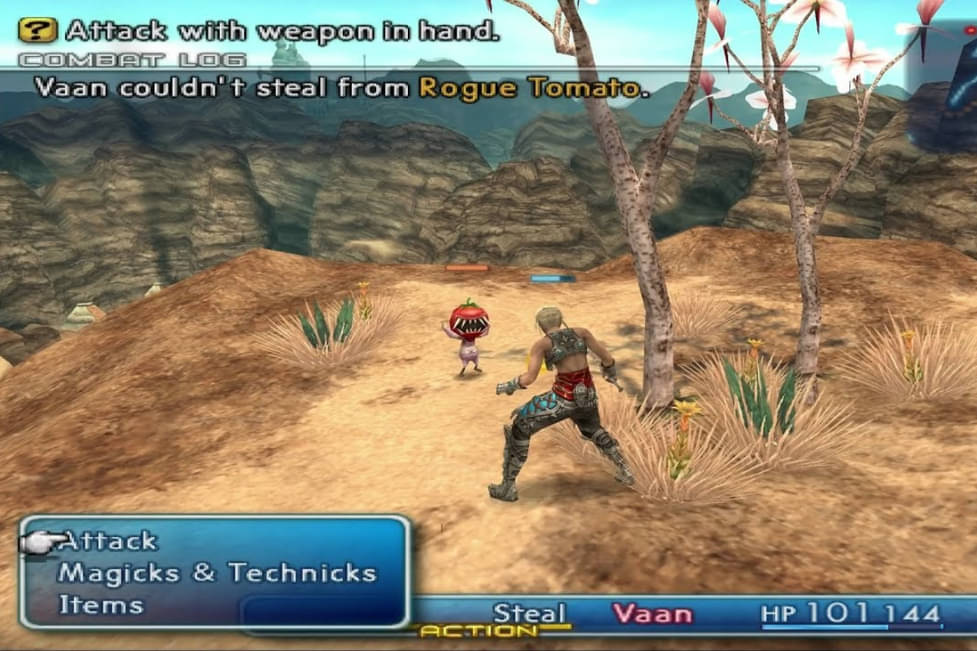Open Magicks & Technicks menu

217,573
